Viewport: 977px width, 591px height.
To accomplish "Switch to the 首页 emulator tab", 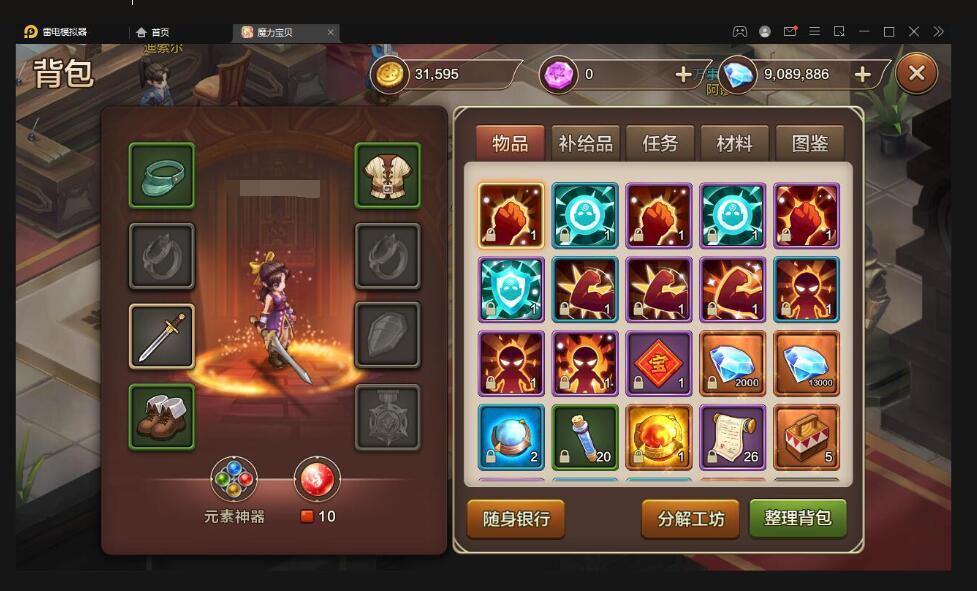I will (x=160, y=32).
